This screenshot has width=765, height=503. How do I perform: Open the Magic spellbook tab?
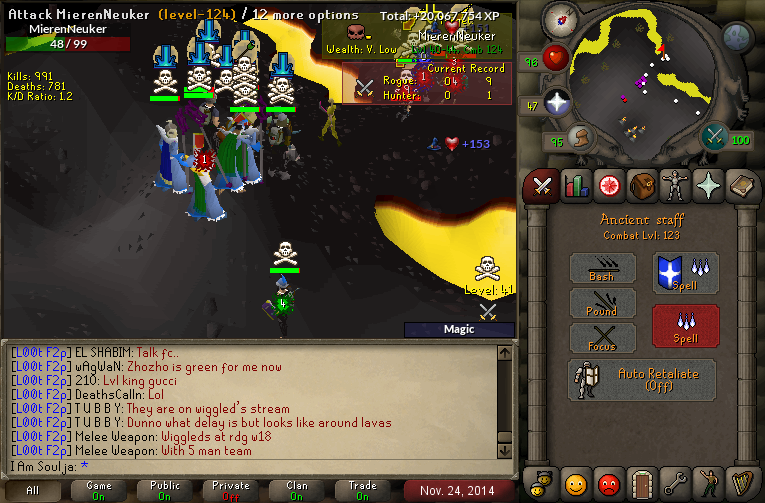pyautogui.click(x=740, y=185)
